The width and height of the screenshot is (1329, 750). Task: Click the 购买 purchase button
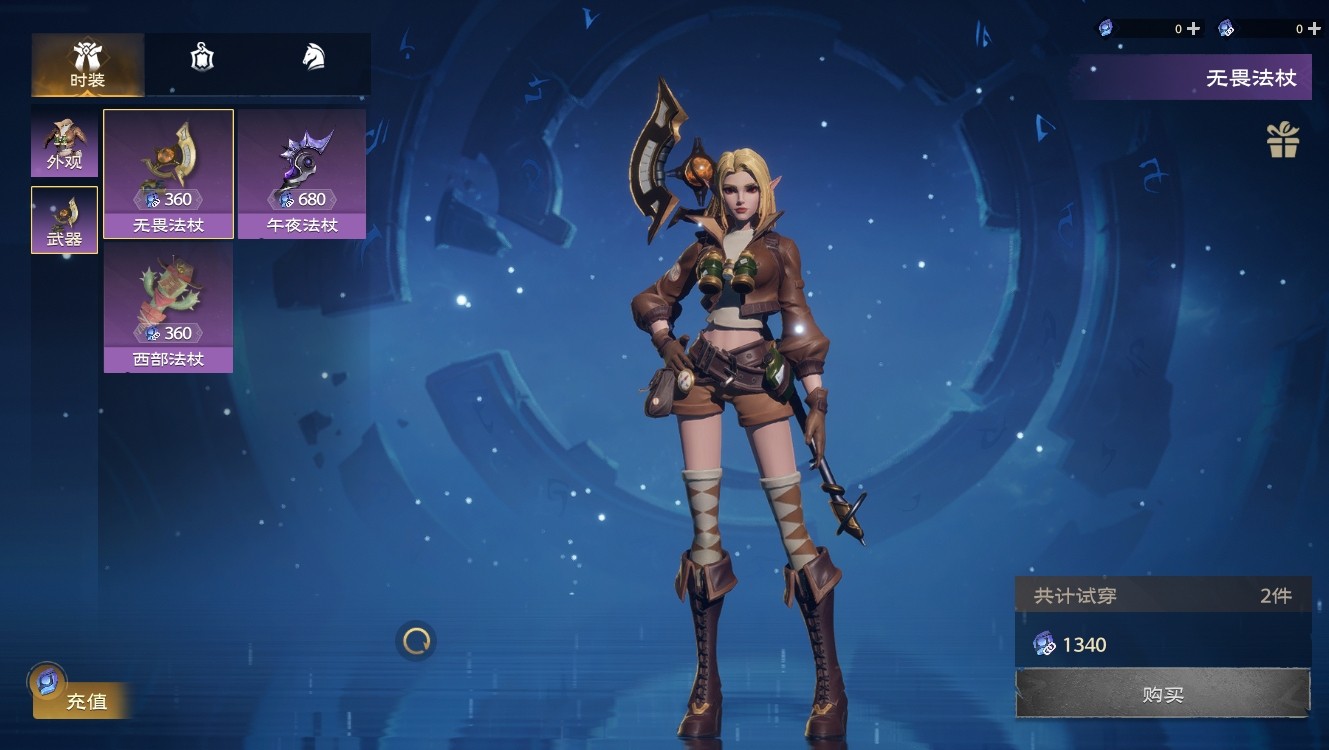1163,694
